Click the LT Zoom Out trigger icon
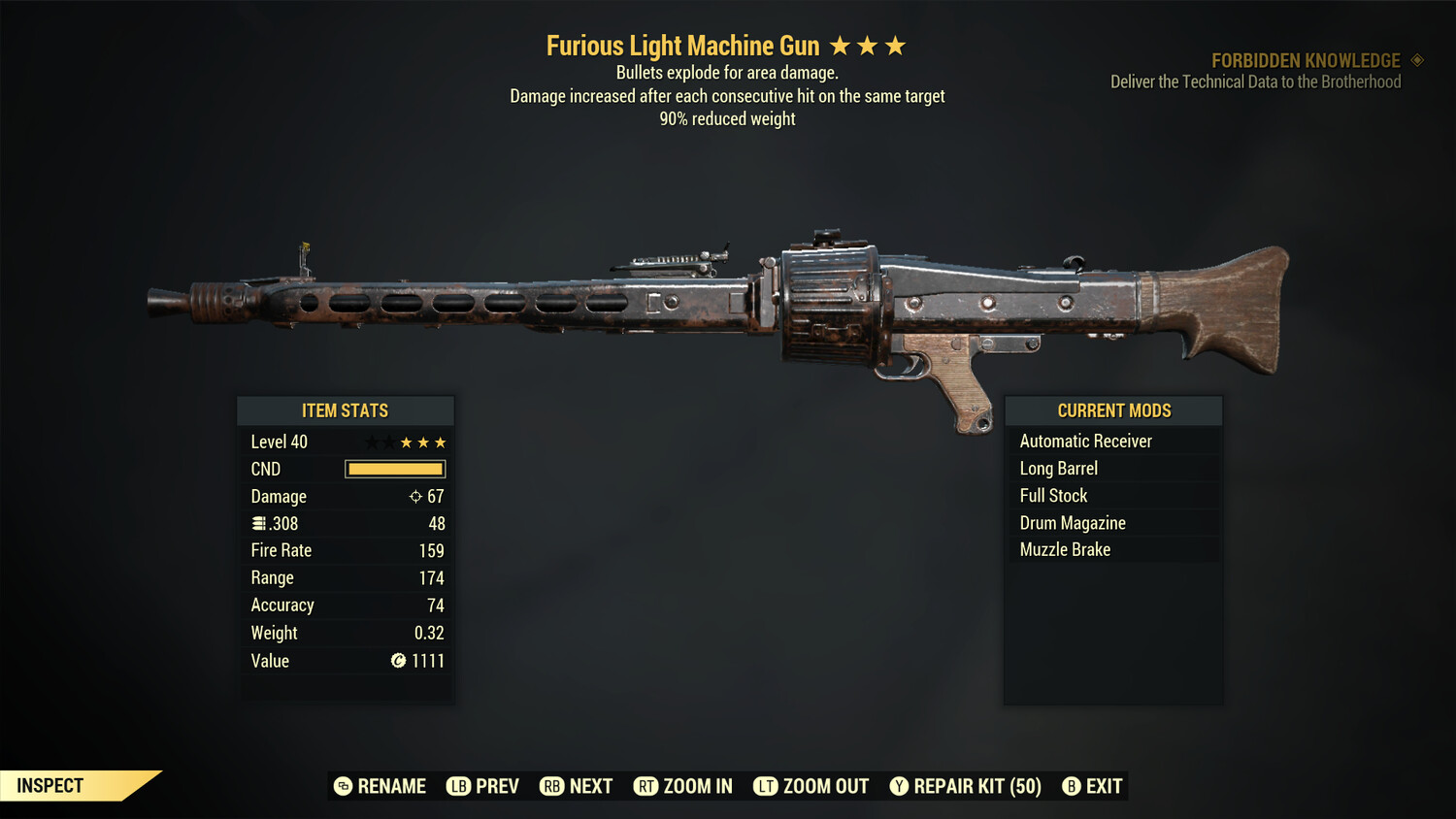The width and height of the screenshot is (1456, 819). point(765,786)
